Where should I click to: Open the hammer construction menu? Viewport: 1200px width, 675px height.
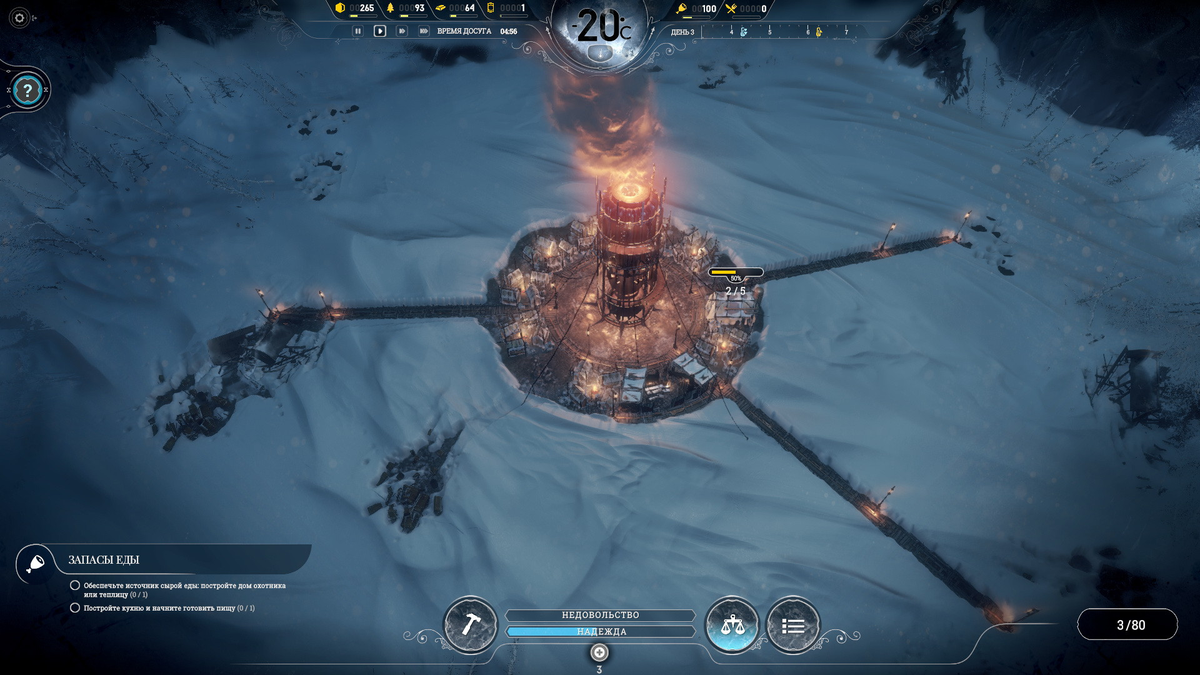click(470, 625)
